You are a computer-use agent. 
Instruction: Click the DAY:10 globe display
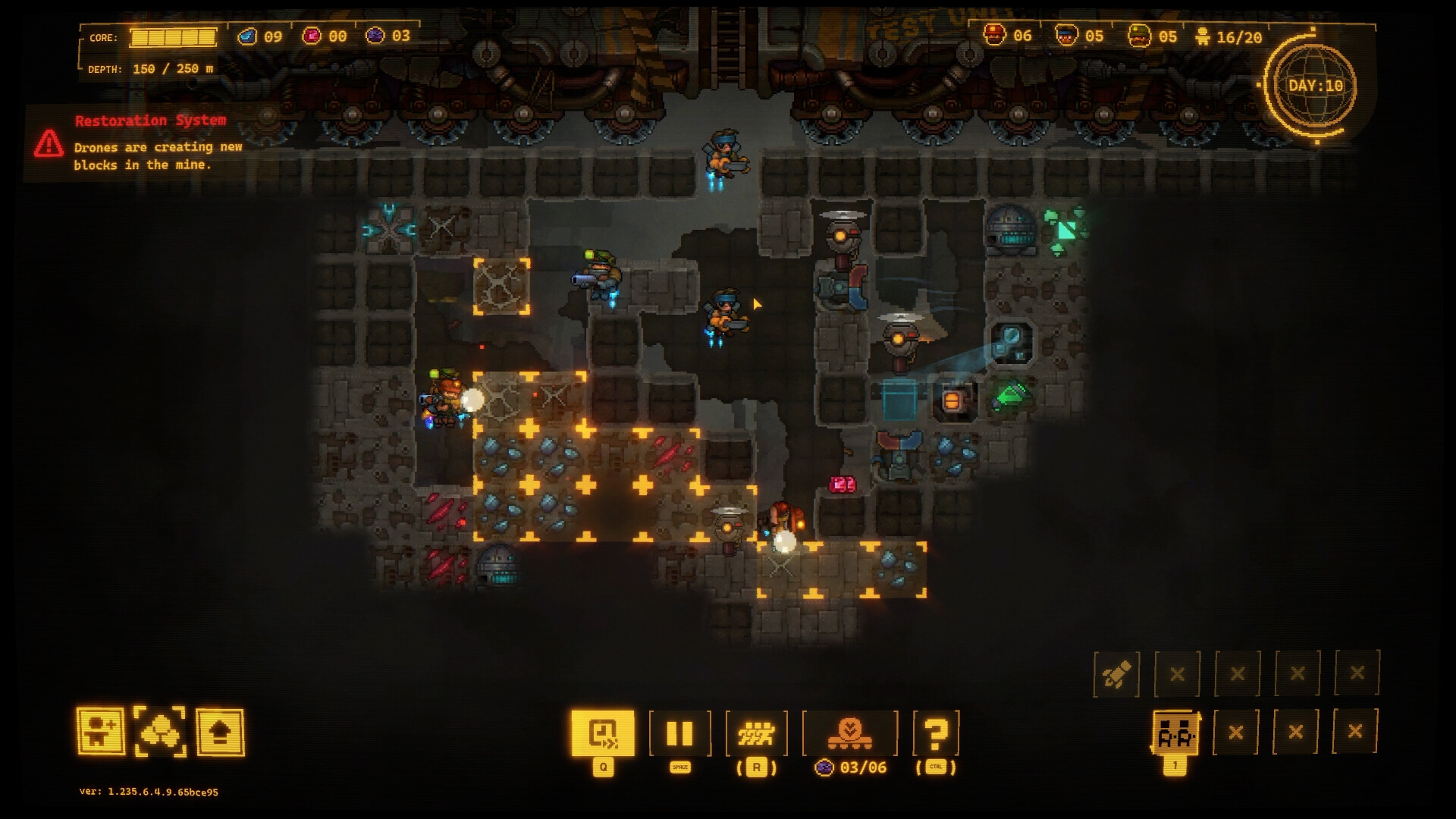(1317, 86)
